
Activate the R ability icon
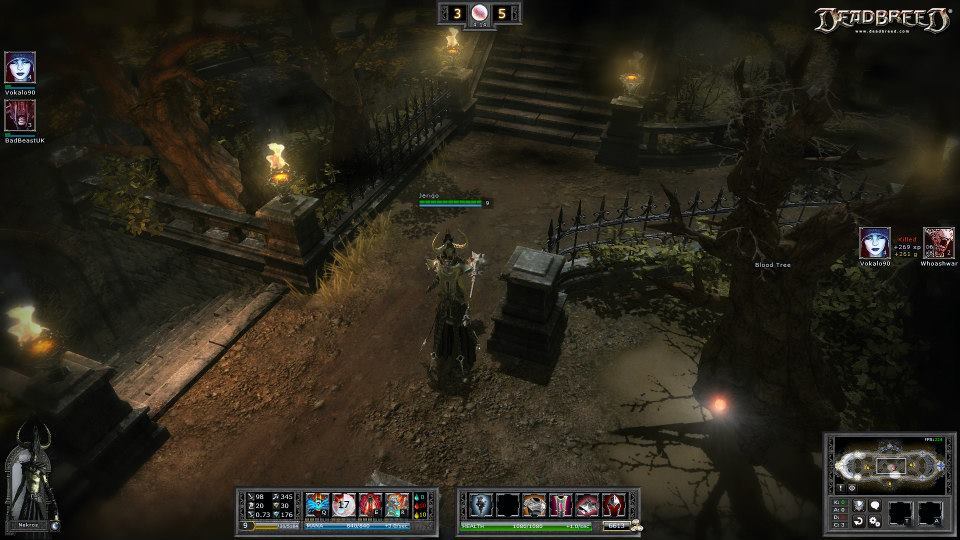point(396,504)
